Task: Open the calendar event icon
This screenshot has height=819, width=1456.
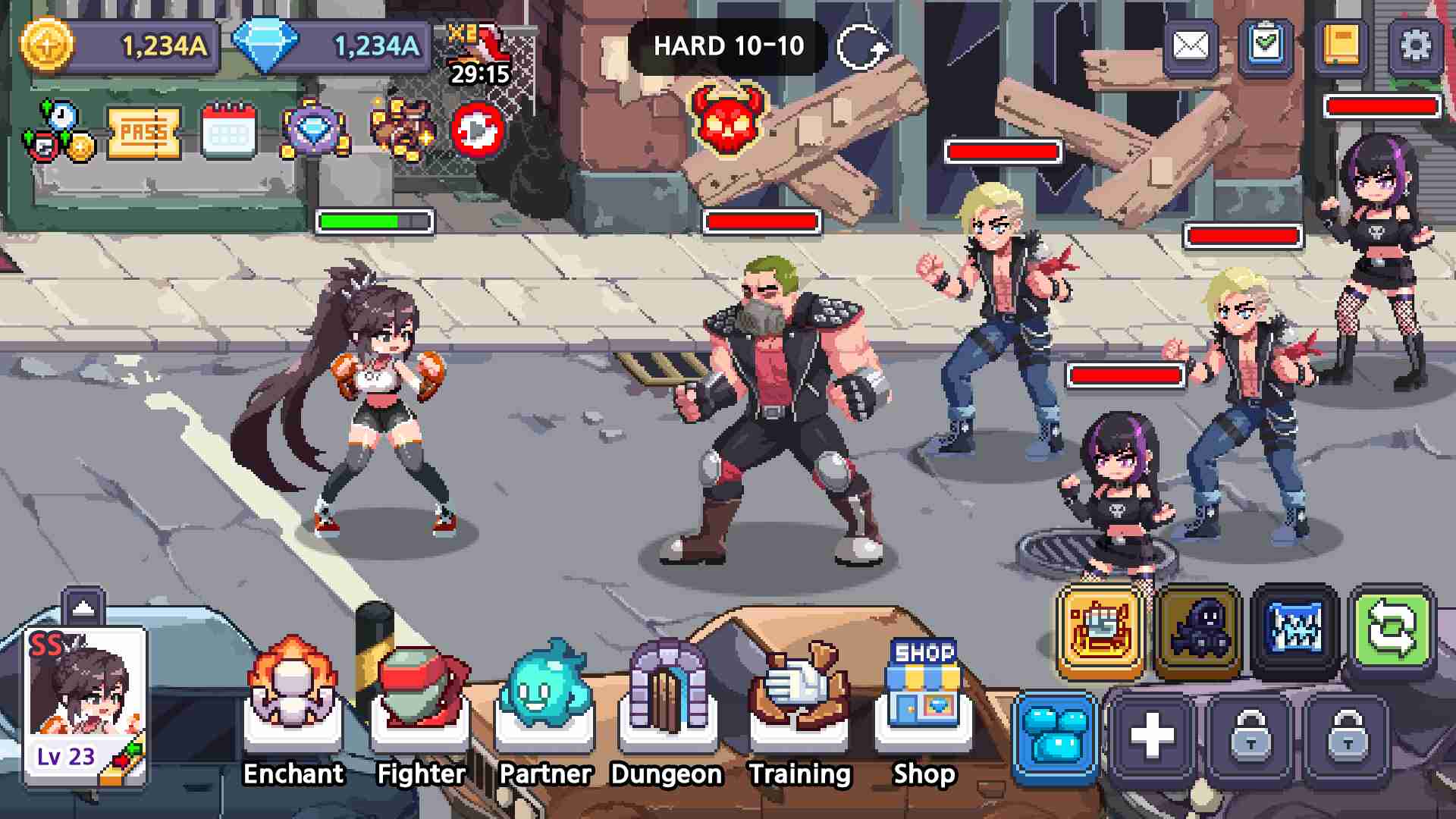Action: click(x=229, y=133)
